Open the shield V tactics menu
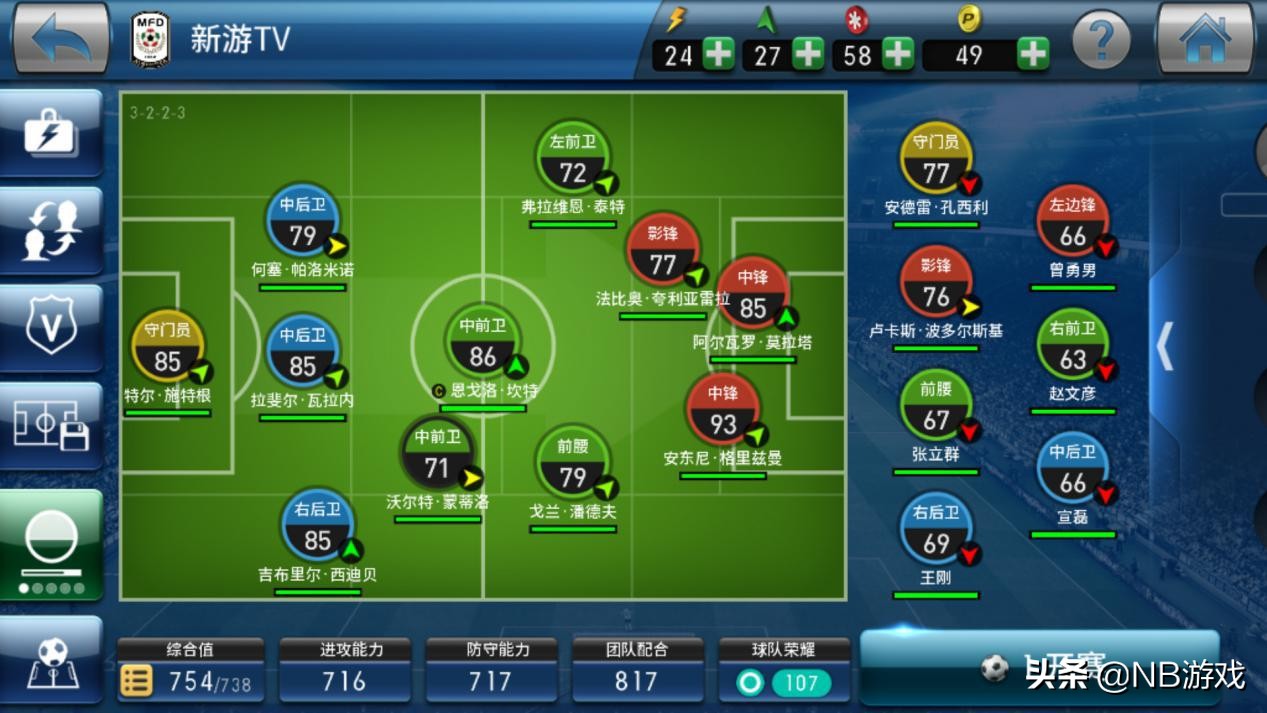 coord(52,327)
